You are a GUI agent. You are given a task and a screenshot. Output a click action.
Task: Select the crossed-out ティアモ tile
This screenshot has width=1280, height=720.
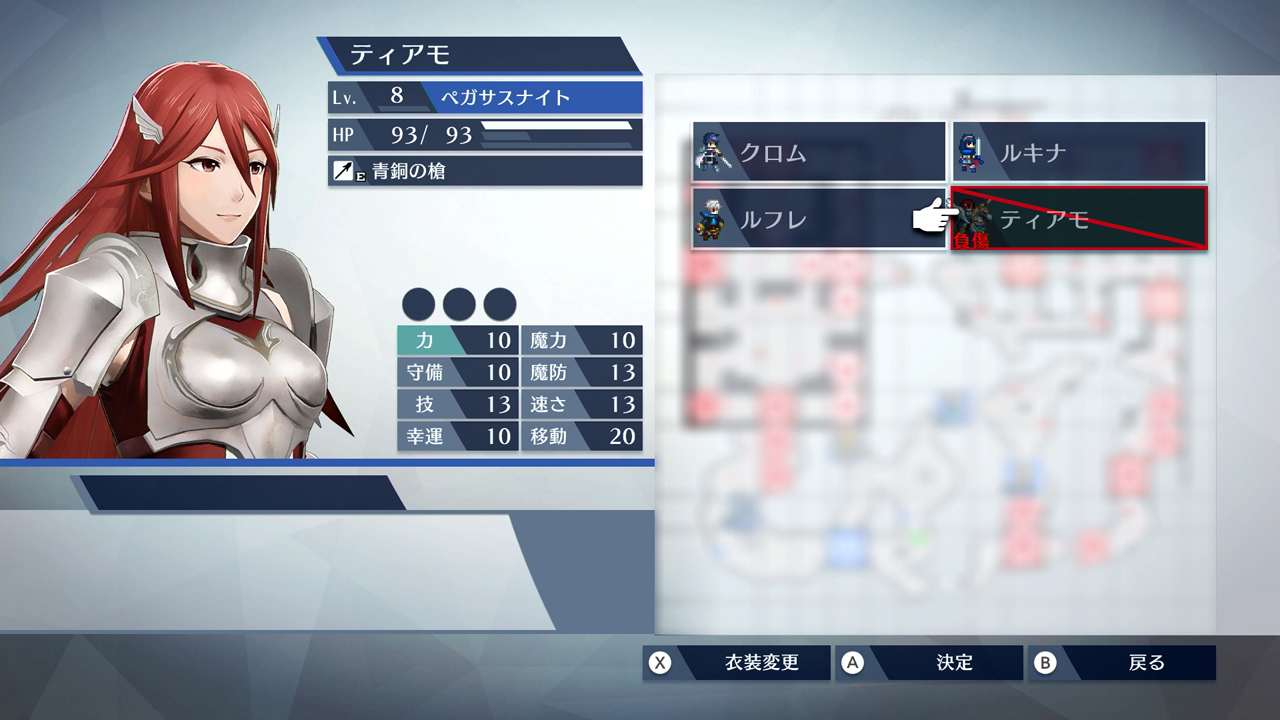1078,219
